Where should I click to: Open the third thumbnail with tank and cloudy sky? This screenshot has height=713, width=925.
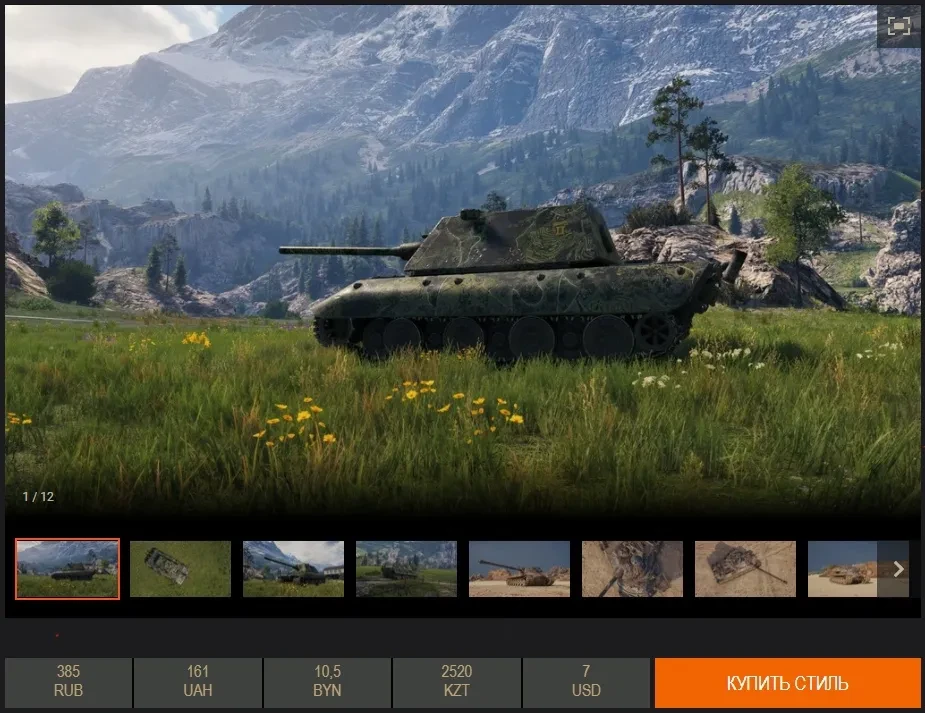[x=293, y=569]
